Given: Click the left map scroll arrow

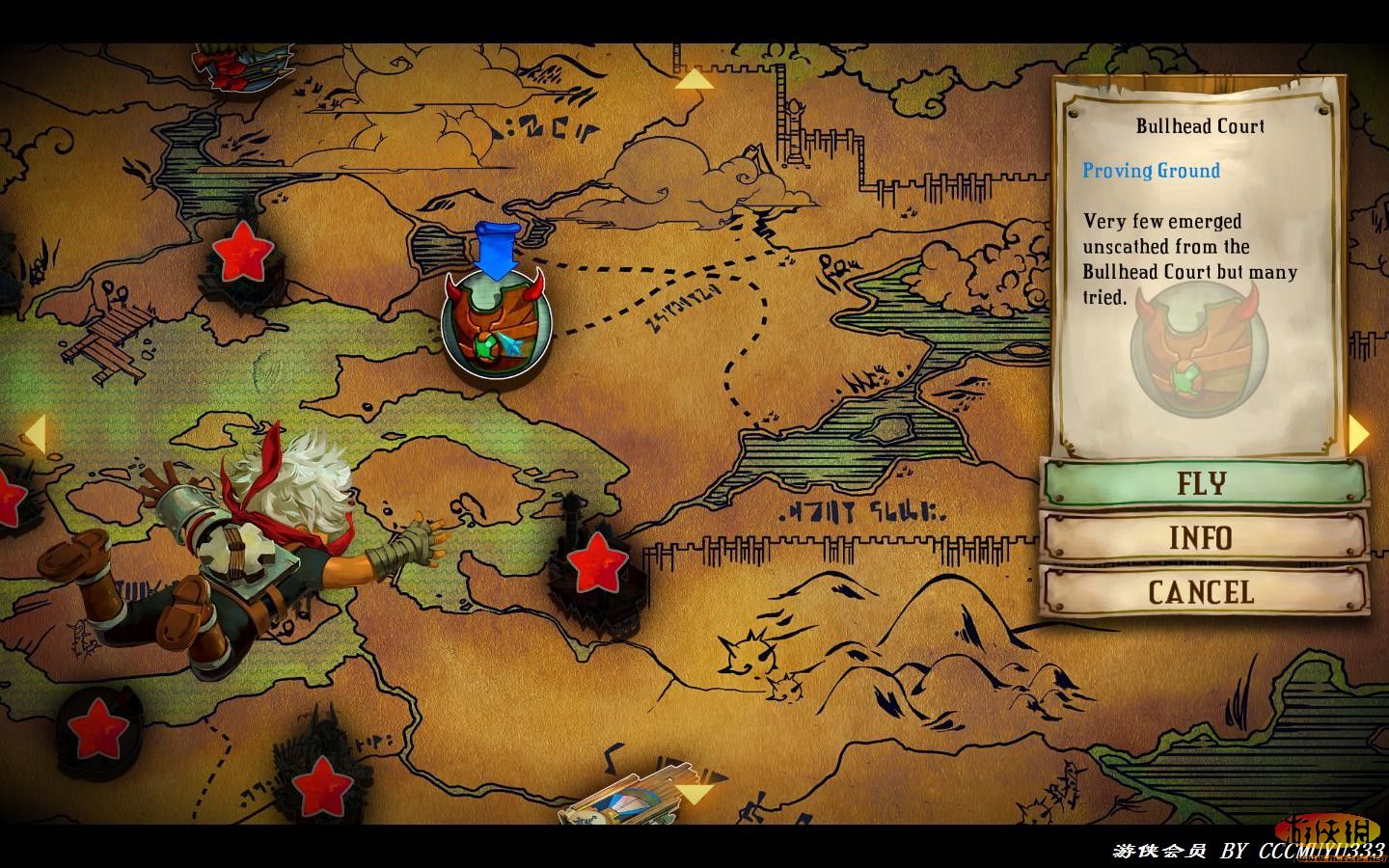Looking at the screenshot, I should coord(34,434).
